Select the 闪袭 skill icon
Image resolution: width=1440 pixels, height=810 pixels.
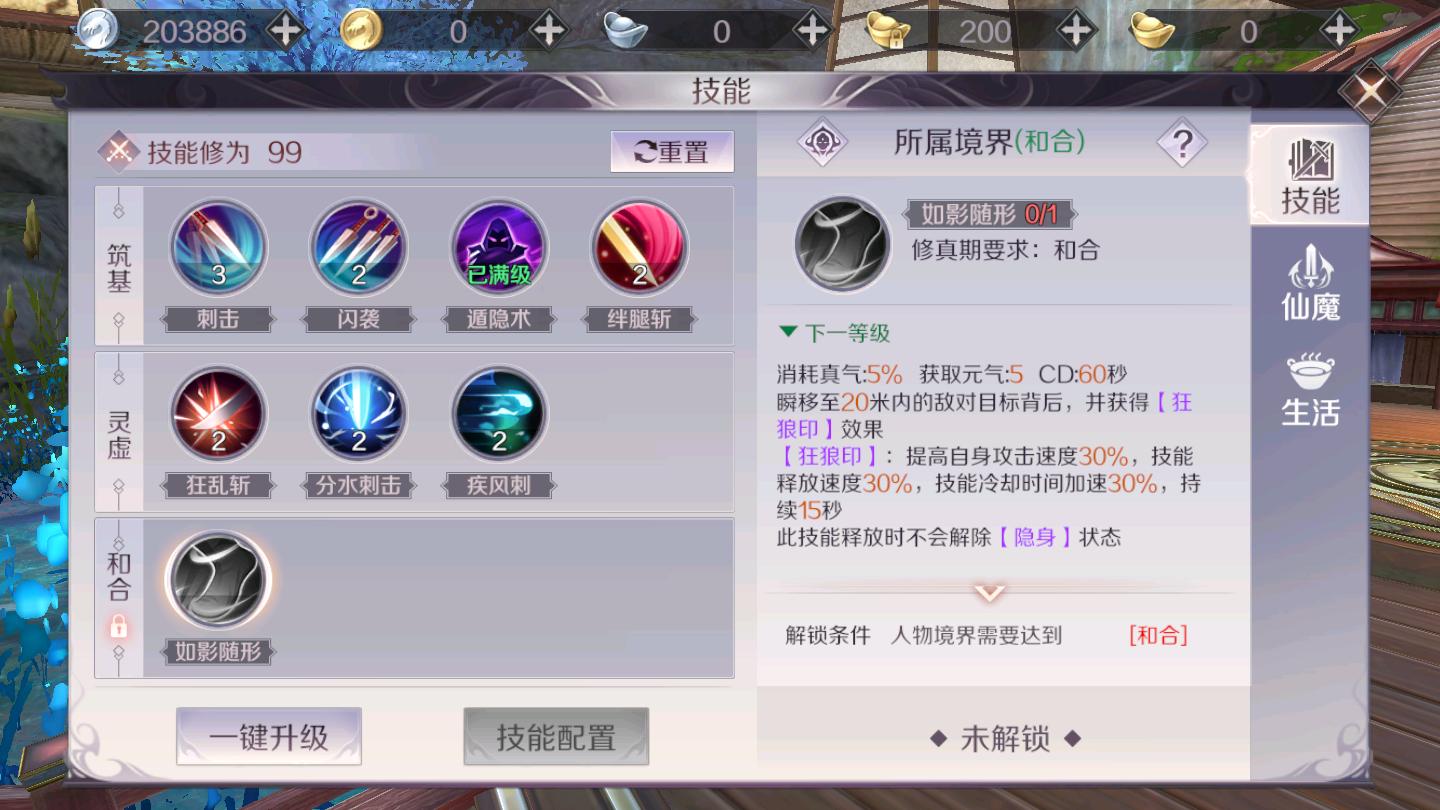coord(358,245)
